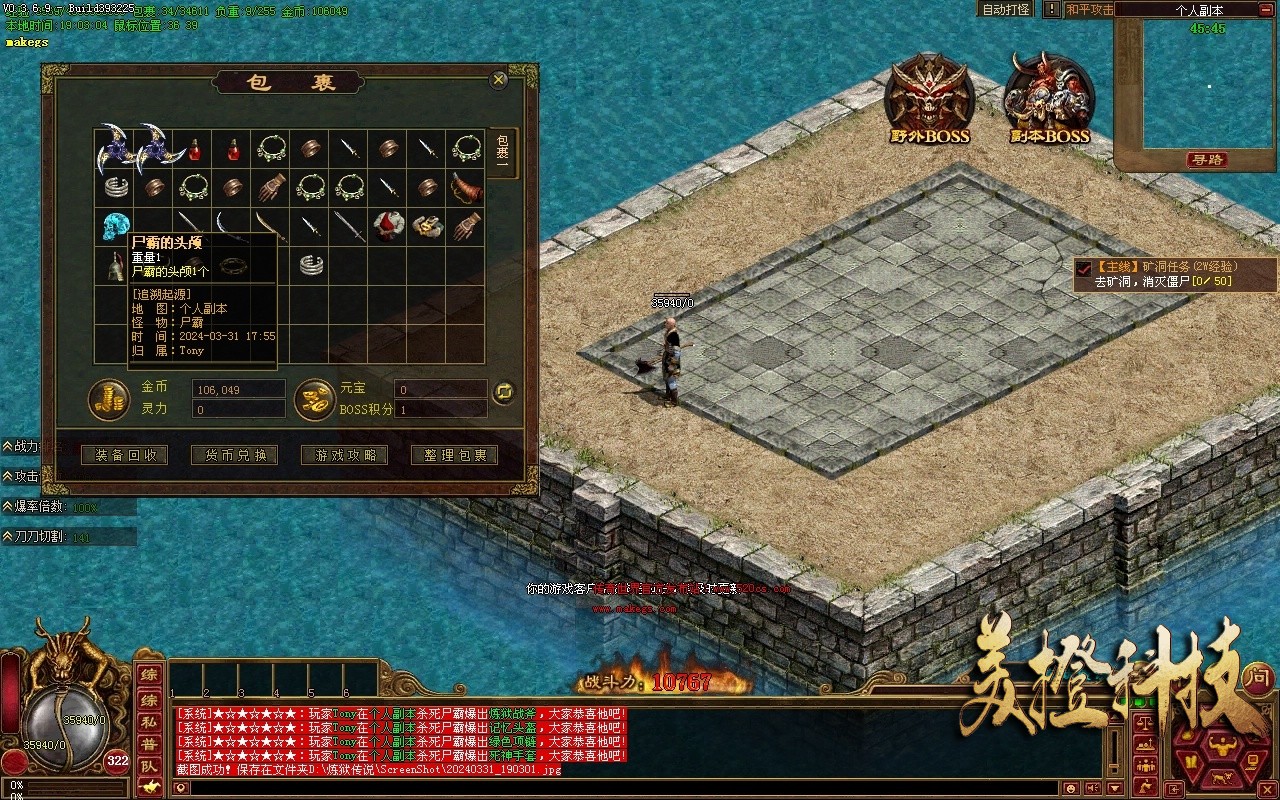Image resolution: width=1280 pixels, height=800 pixels.
Task: Open the 货币兑换 currency exchange
Action: pyautogui.click(x=235, y=455)
